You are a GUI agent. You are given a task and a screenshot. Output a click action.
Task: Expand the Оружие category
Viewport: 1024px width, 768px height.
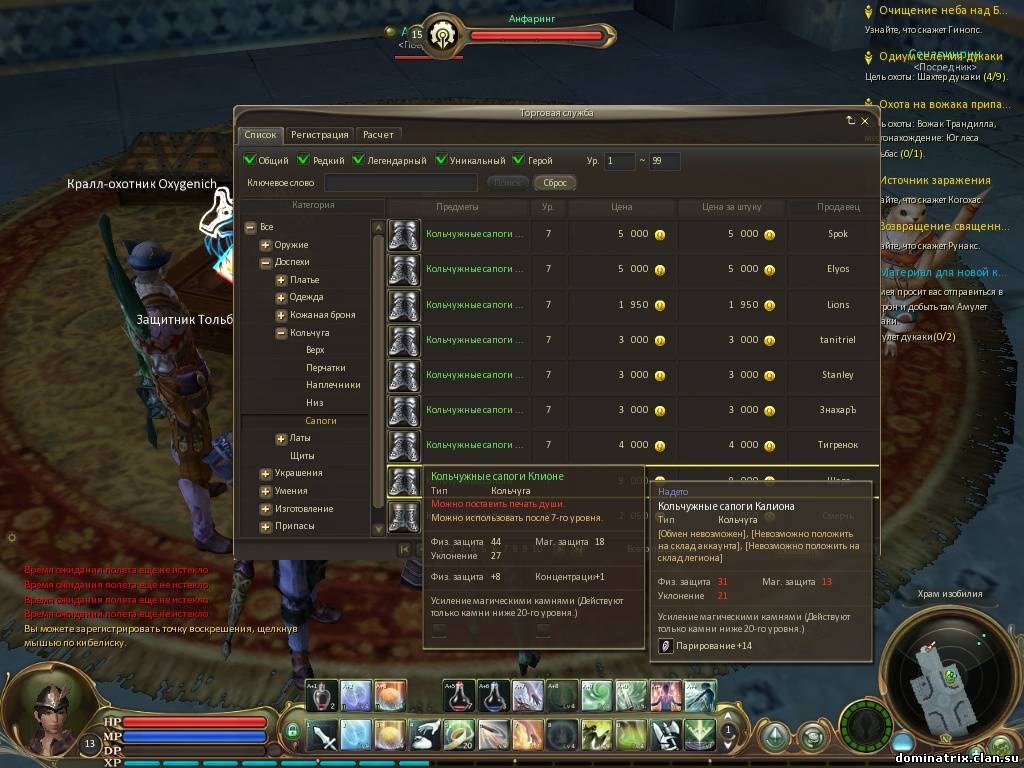coord(265,245)
